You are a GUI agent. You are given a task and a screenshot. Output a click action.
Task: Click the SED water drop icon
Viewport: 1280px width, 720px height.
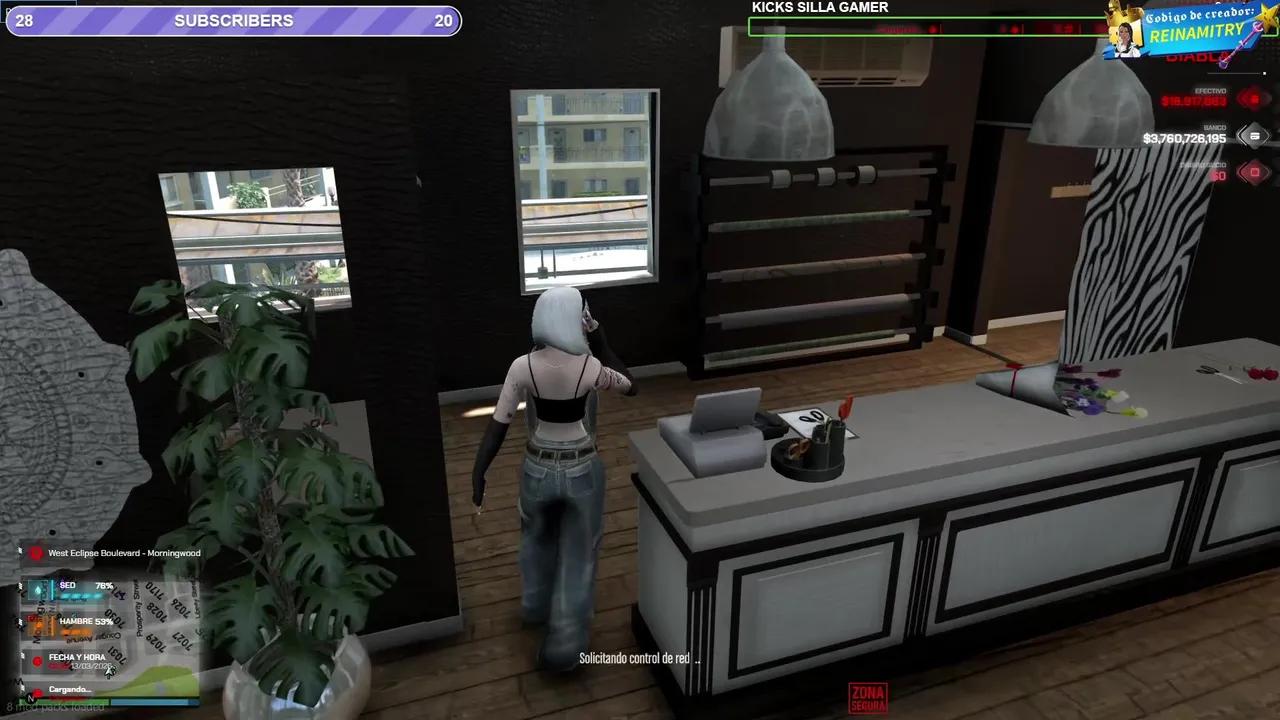click(37, 590)
